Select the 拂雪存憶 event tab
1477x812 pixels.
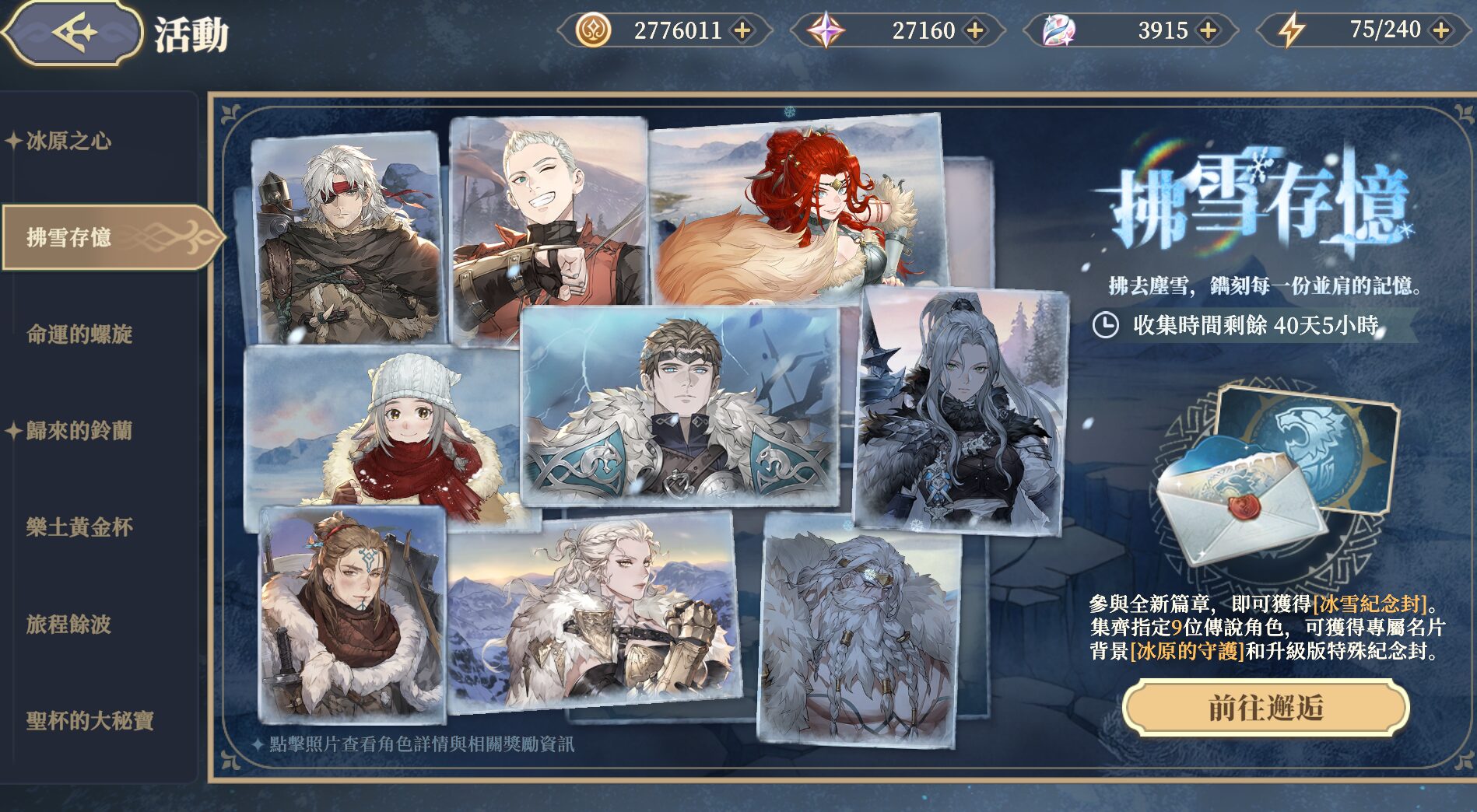click(70, 237)
